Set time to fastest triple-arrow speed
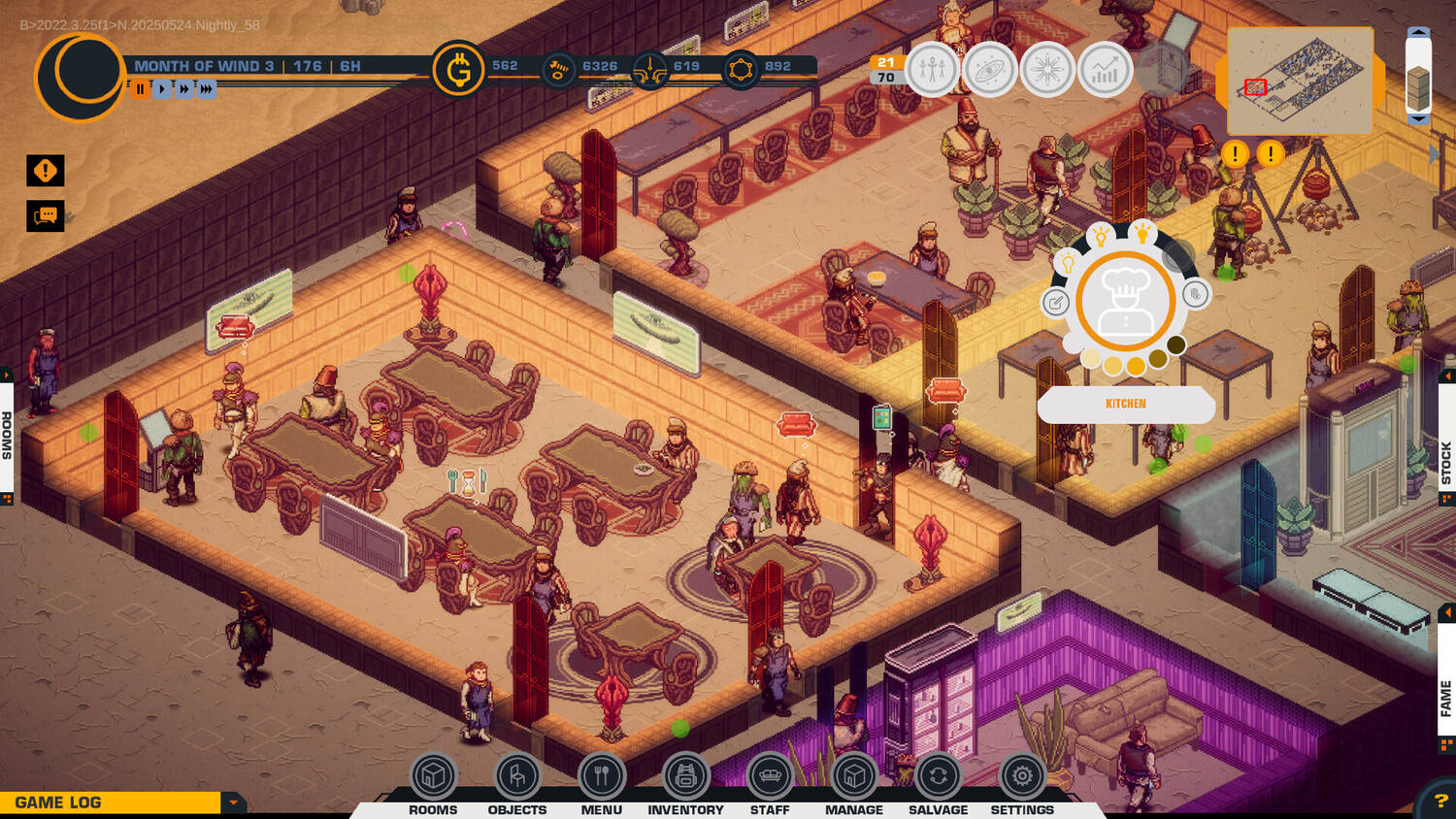The height and width of the screenshot is (819, 1456). click(x=207, y=88)
